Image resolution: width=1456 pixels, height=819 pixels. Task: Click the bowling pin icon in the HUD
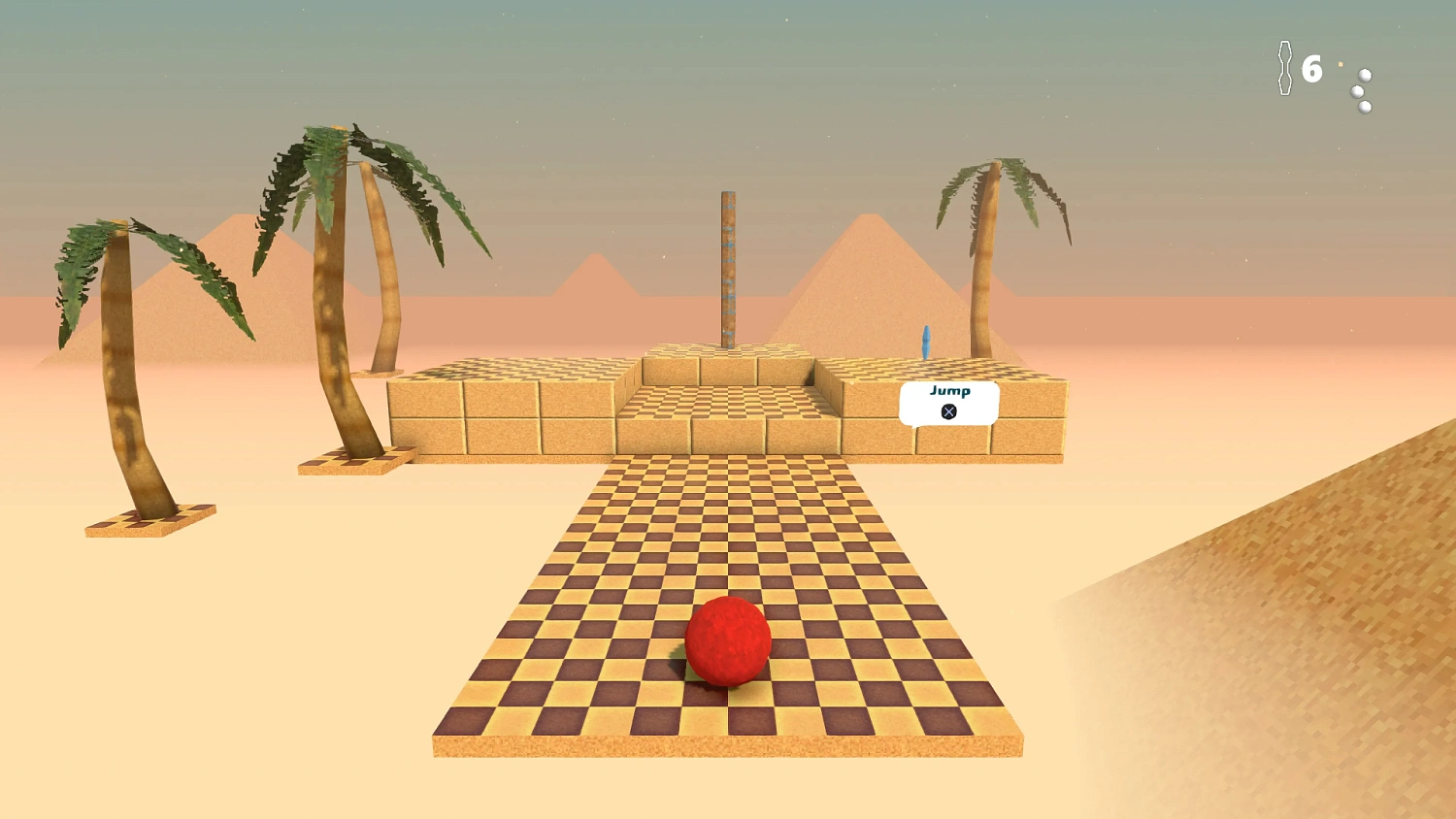(1285, 68)
